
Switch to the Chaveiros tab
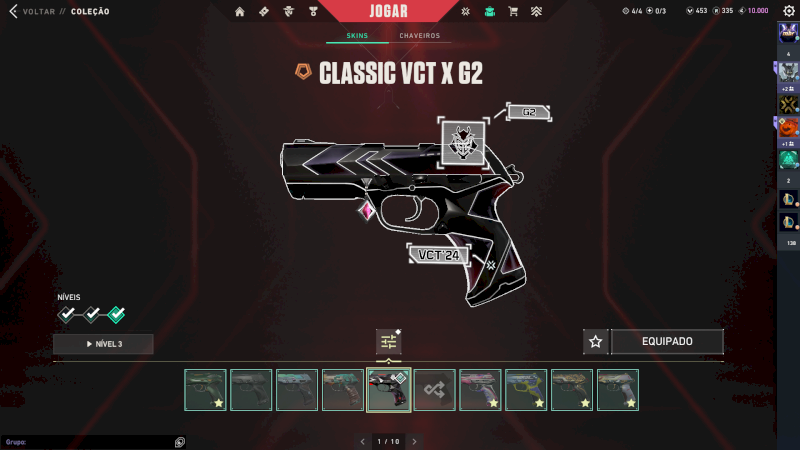coord(420,36)
